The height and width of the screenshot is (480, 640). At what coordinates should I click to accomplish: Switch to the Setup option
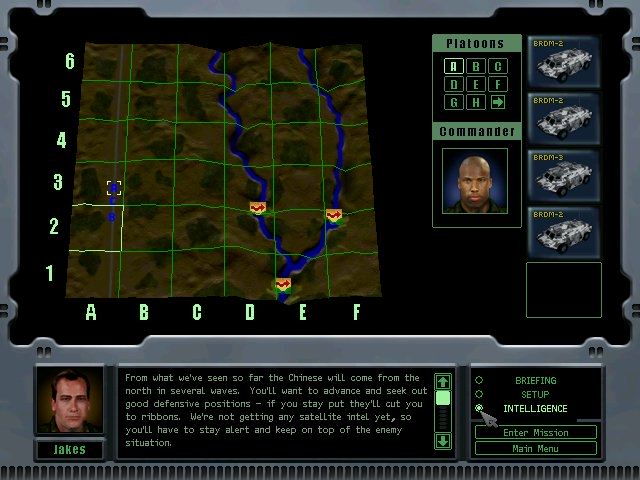[x=479, y=394]
